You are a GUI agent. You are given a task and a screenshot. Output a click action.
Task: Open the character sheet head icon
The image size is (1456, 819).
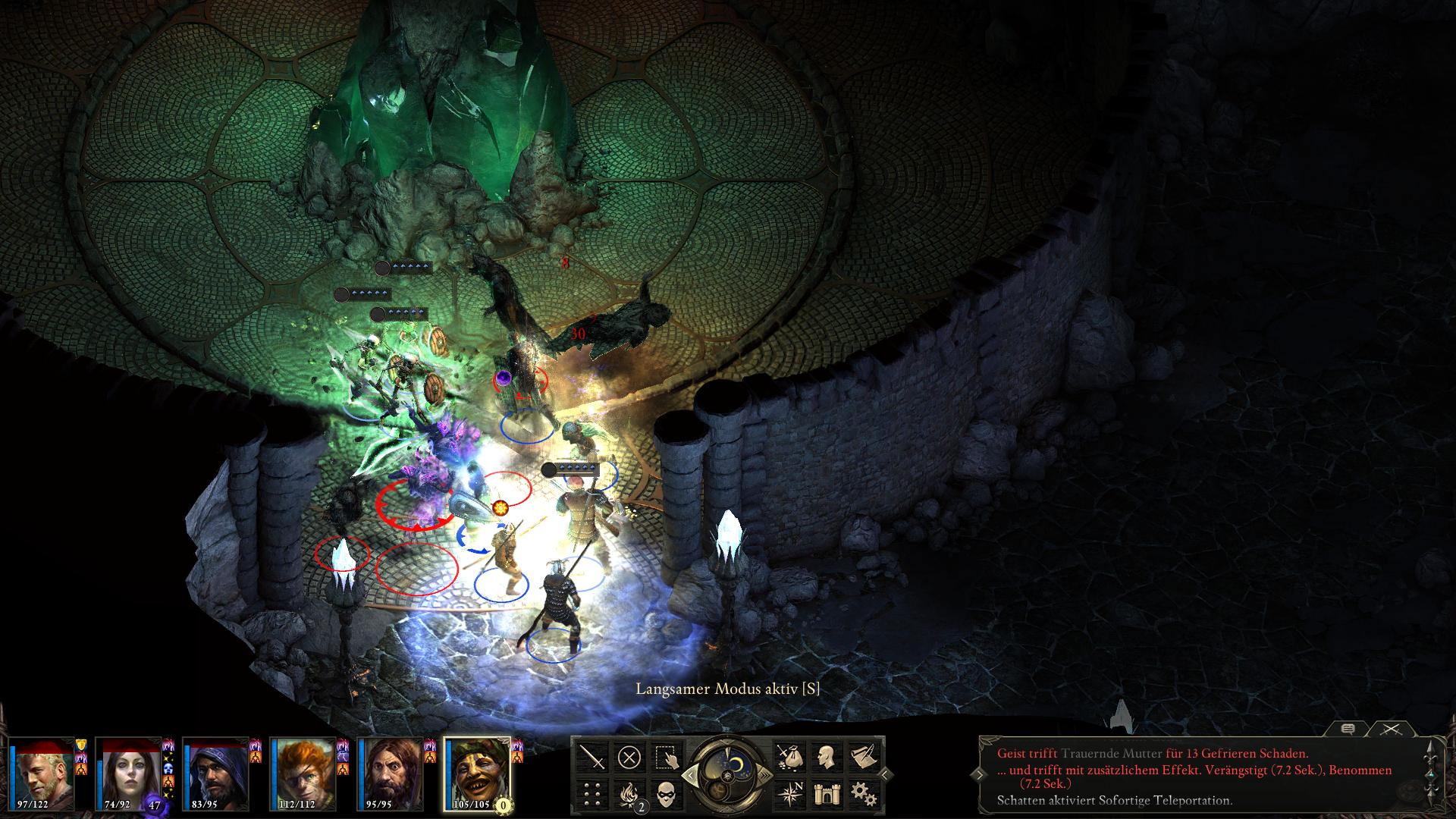coord(825,757)
